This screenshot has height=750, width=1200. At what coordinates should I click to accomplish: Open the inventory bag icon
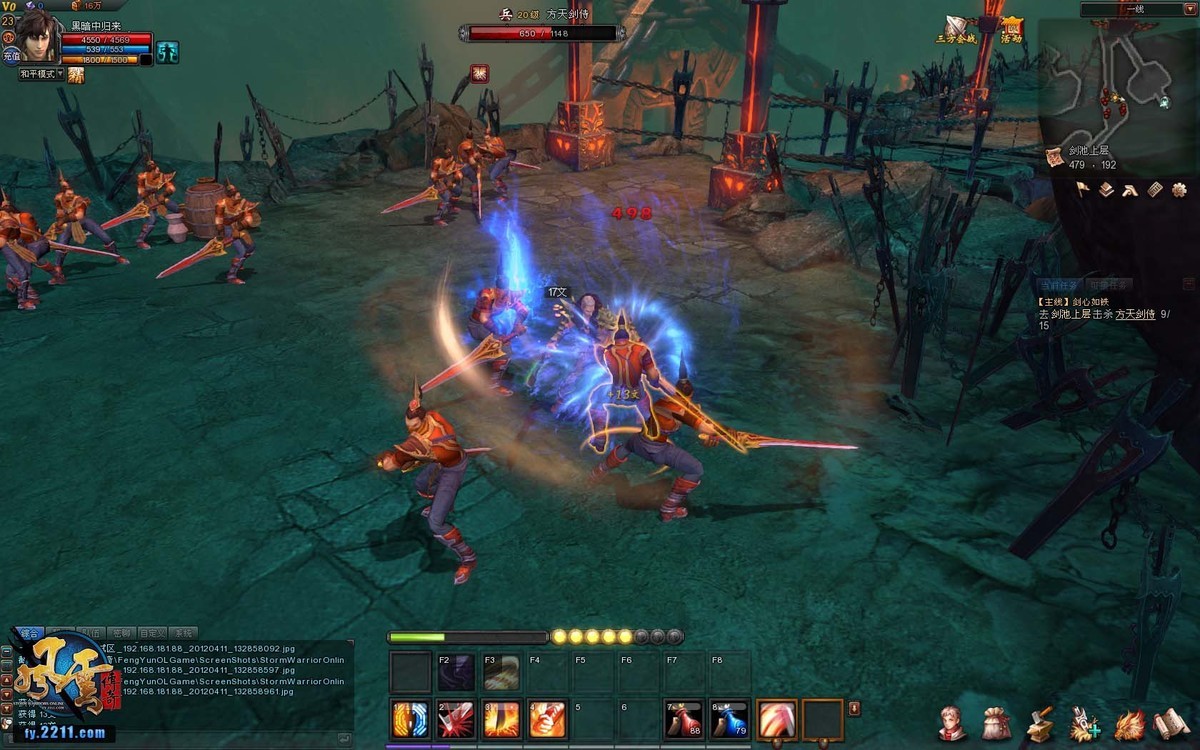[x=996, y=722]
